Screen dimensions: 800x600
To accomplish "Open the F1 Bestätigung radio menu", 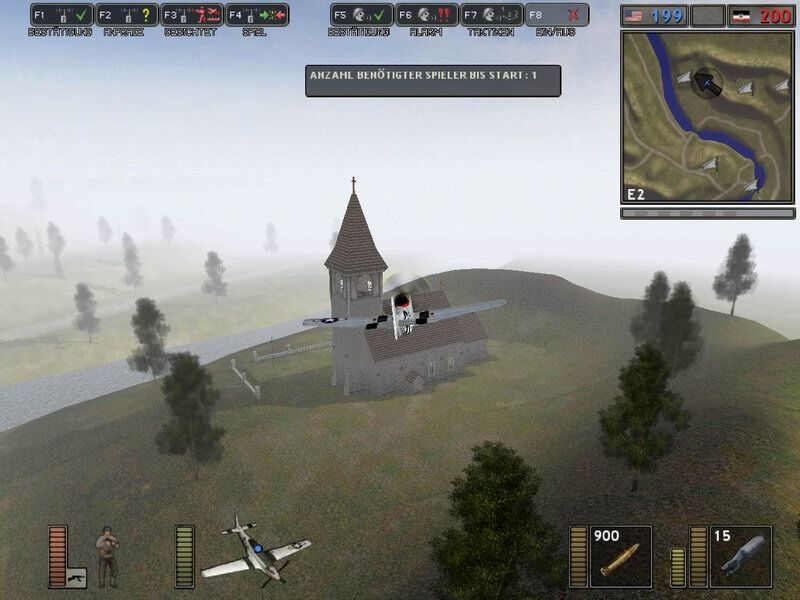I will [x=62, y=15].
